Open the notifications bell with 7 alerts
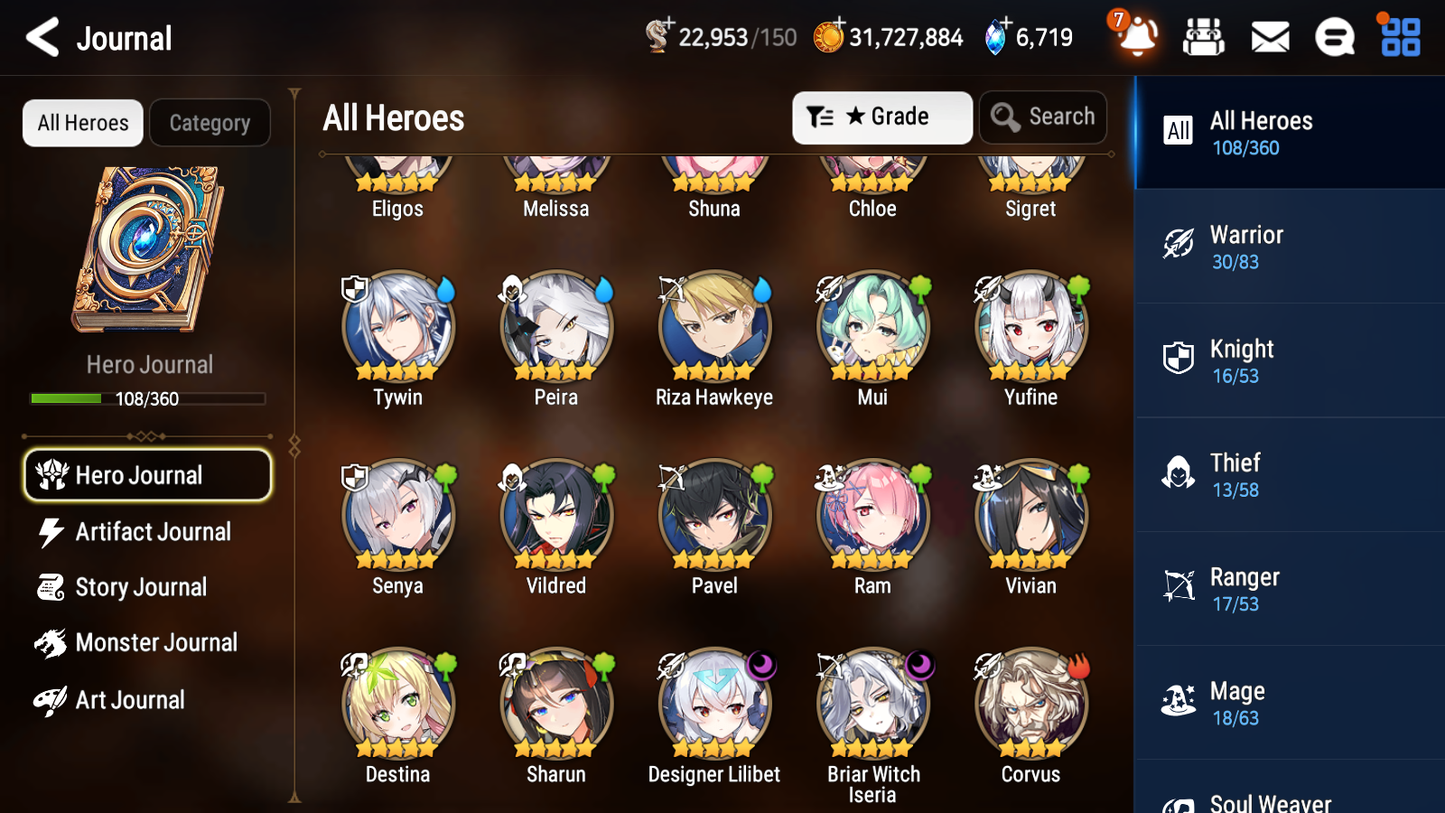This screenshot has height=813, width=1445. (x=1135, y=36)
